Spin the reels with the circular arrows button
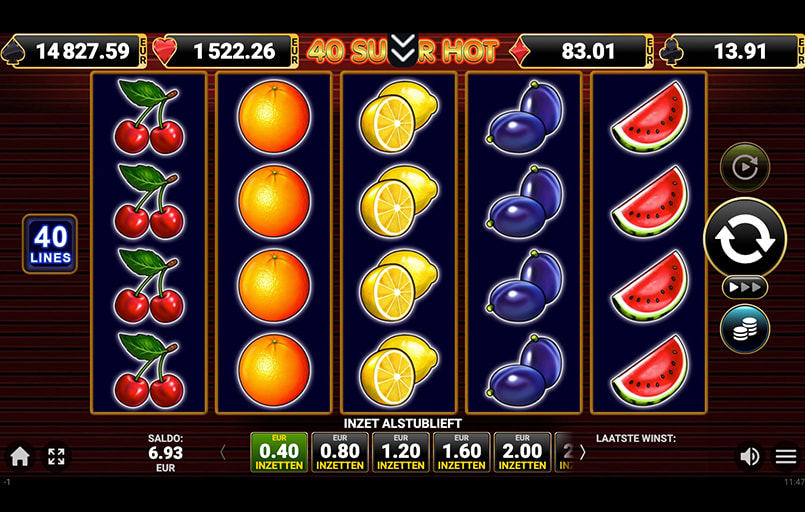805x512 pixels. coord(745,237)
